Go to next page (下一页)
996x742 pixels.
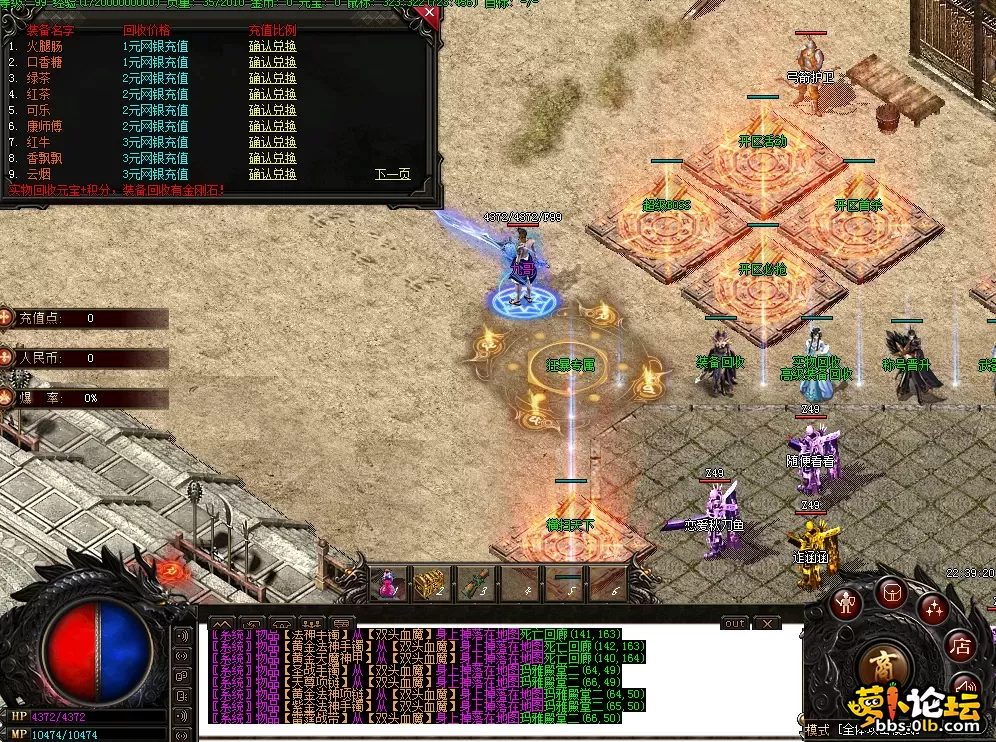392,174
